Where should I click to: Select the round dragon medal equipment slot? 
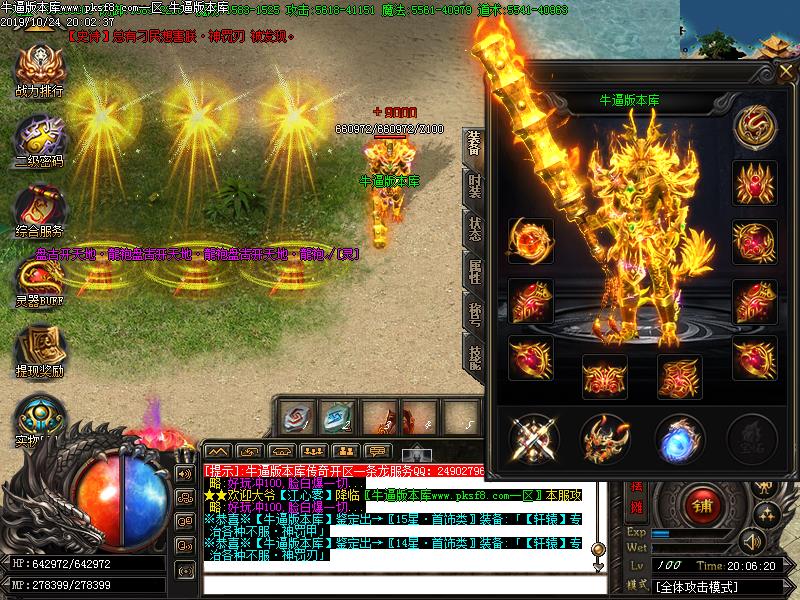point(755,125)
